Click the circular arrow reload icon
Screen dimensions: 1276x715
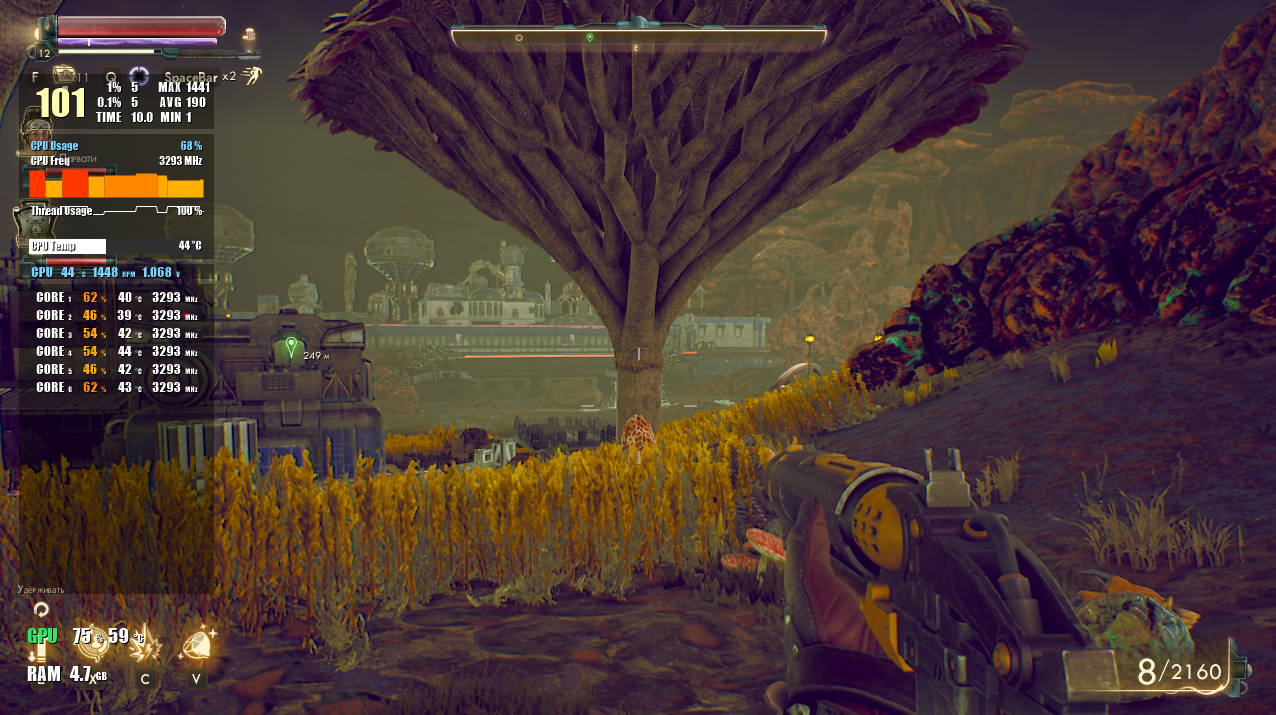pyautogui.click(x=40, y=608)
